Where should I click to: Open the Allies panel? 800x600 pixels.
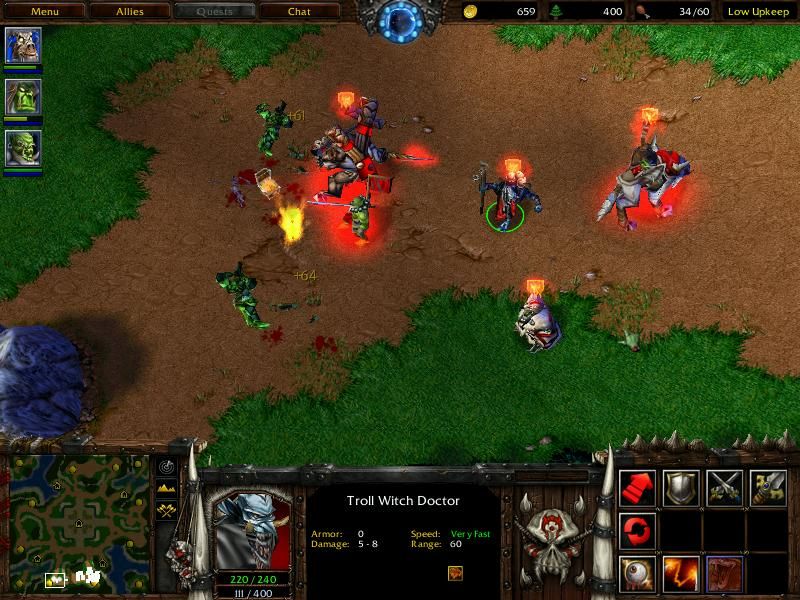coord(127,12)
